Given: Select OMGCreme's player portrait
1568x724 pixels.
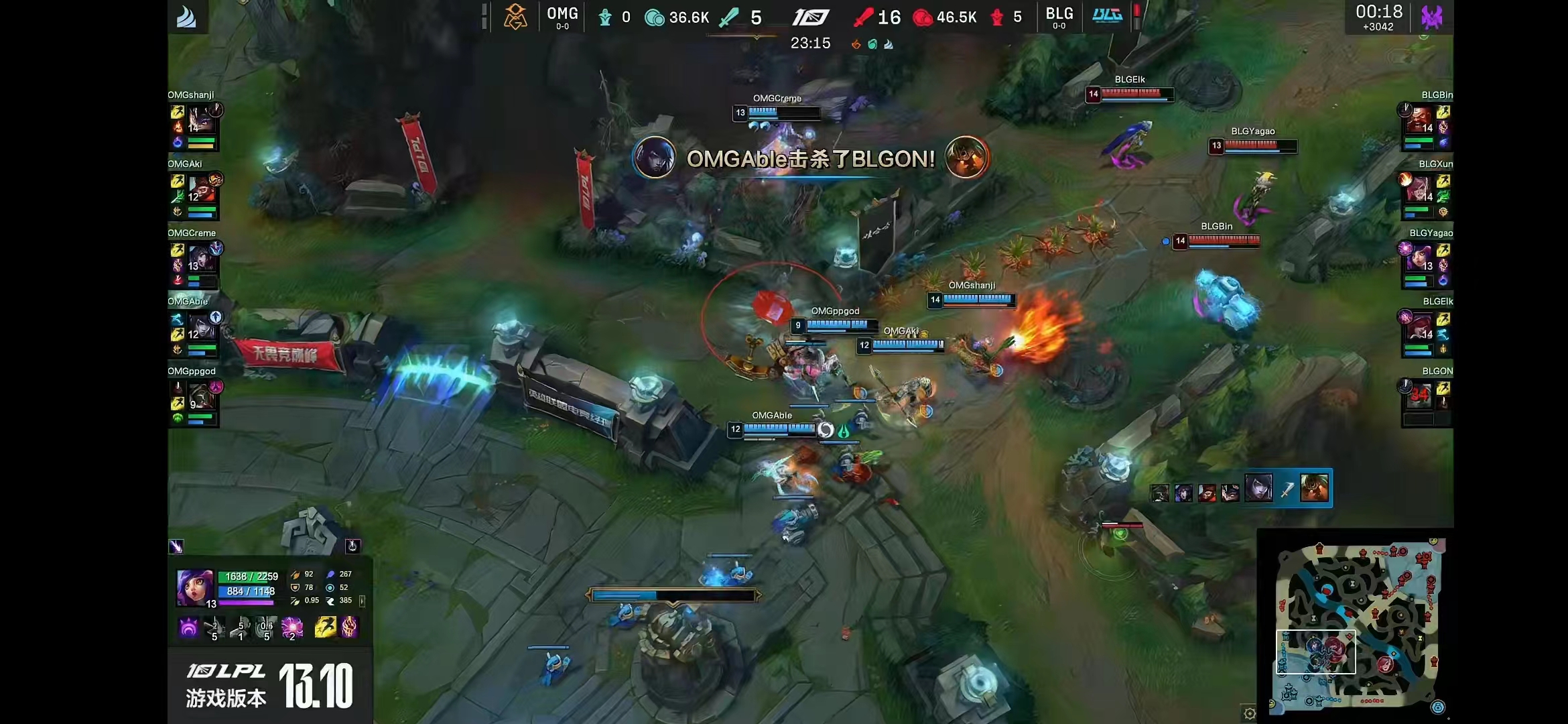Looking at the screenshot, I should 201,258.
